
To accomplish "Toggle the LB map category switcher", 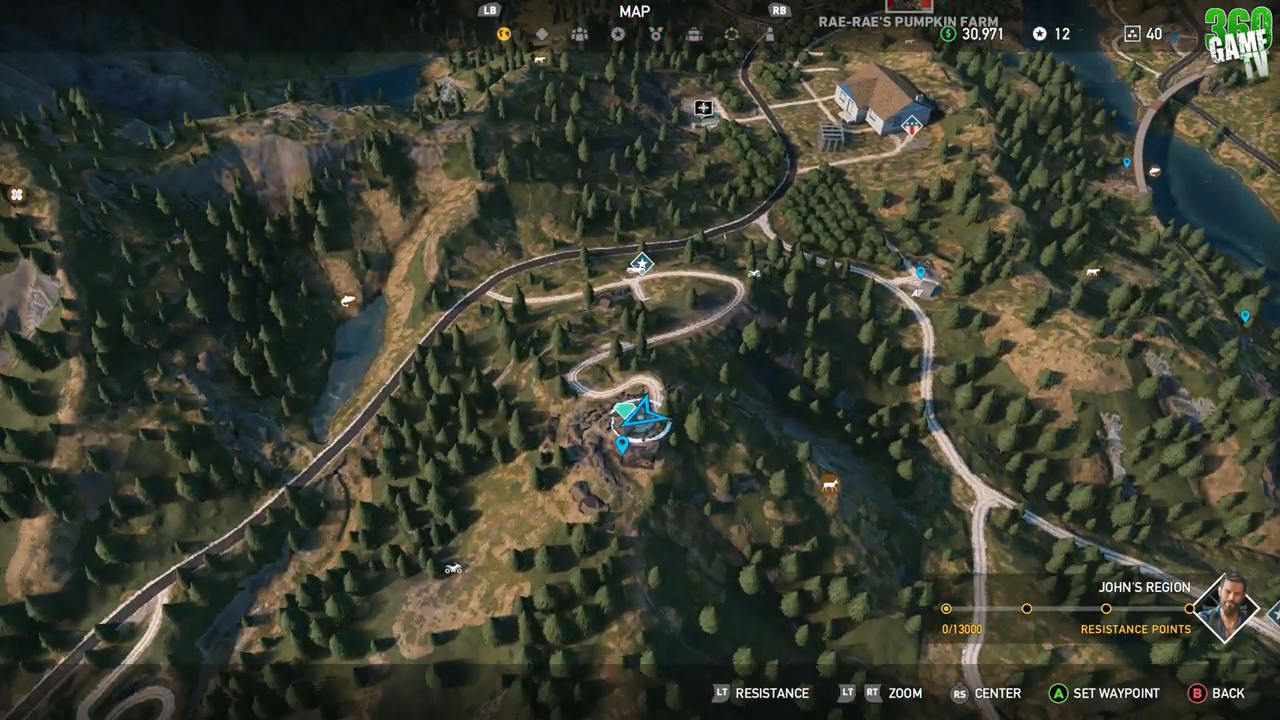I will [489, 11].
